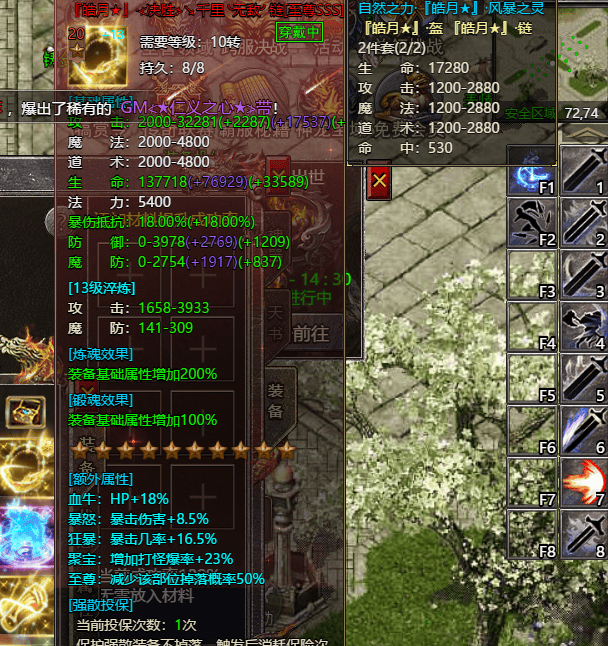Cast the dark beast skill in slot 4
This screenshot has height=646, width=608.
click(x=583, y=326)
